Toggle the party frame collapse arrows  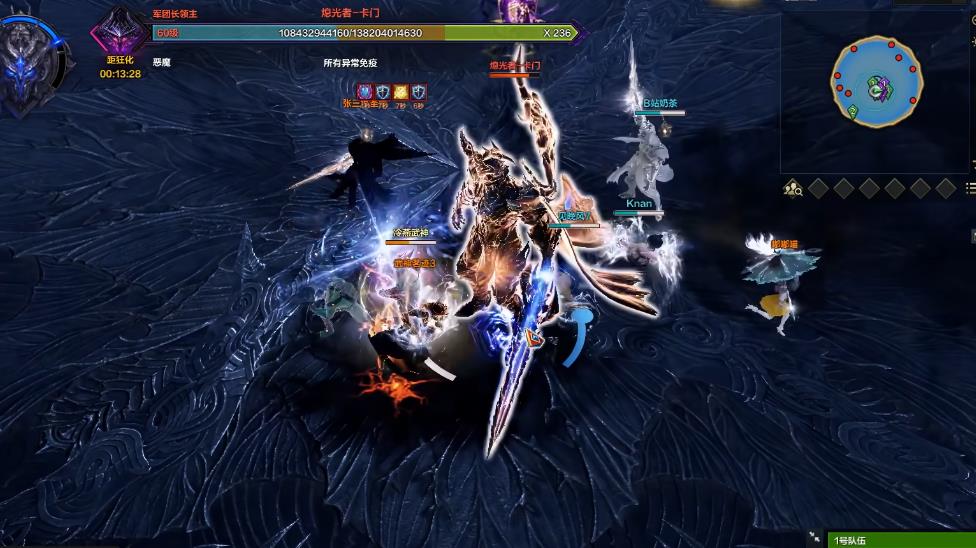coord(814,538)
